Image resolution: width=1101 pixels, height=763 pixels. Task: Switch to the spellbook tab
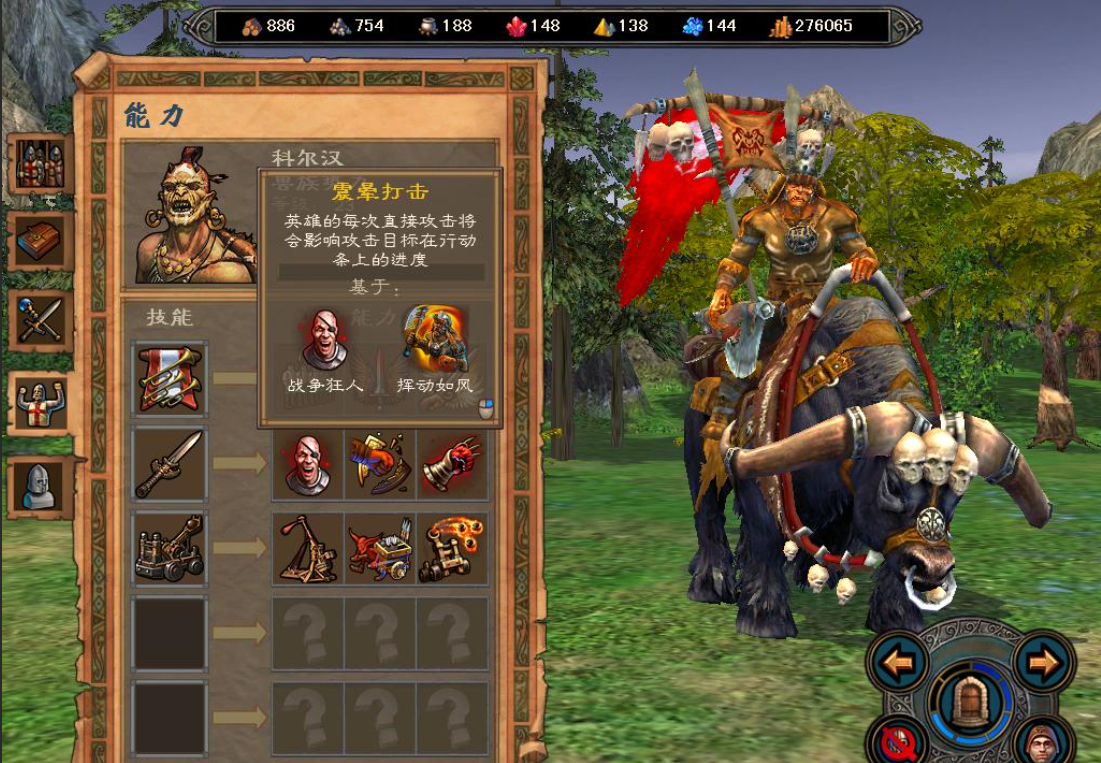tap(41, 241)
